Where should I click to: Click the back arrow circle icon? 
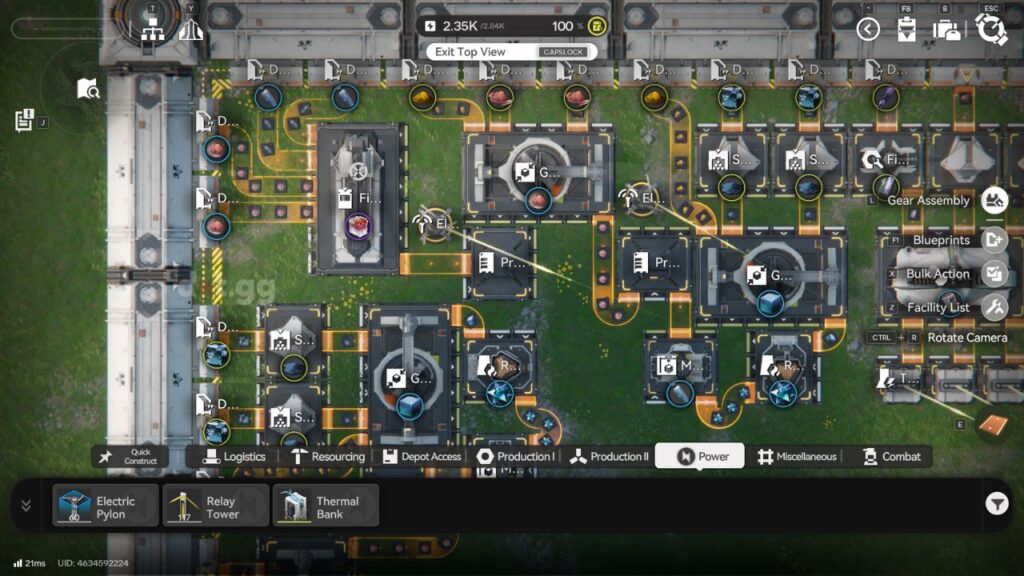(868, 29)
